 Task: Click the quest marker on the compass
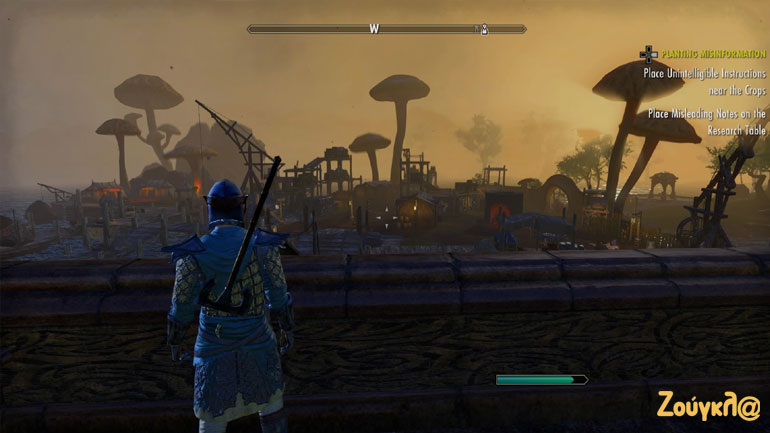point(485,29)
